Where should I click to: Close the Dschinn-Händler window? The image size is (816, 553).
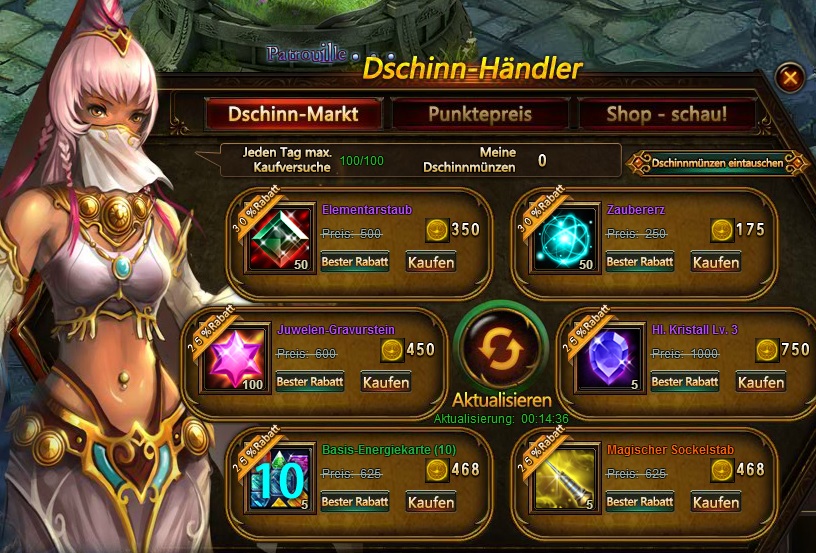(790, 77)
